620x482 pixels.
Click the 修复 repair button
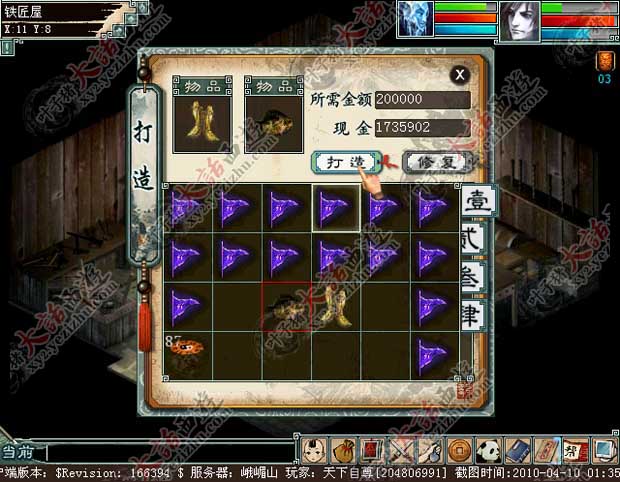tap(434, 161)
